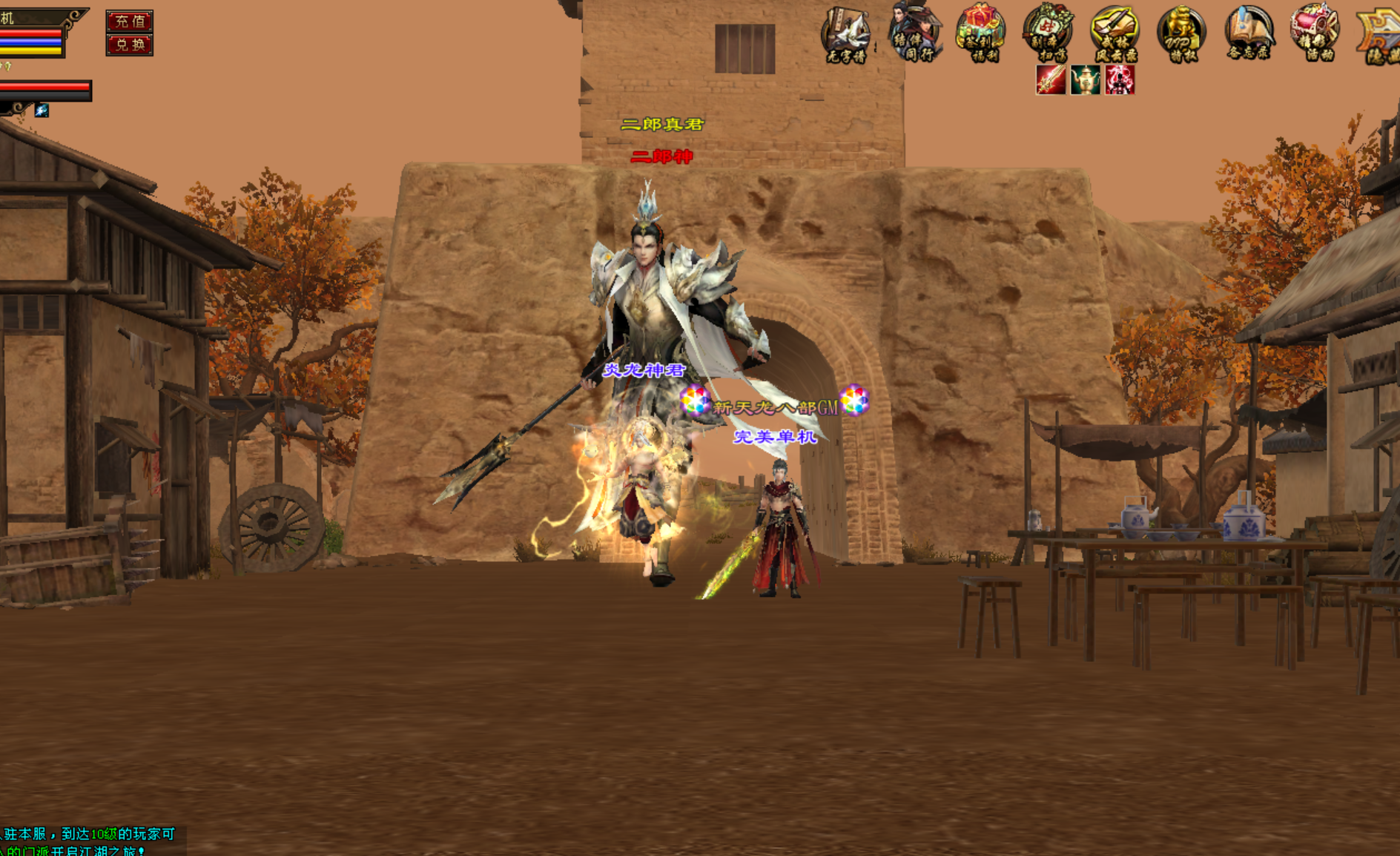Viewport: 1400px width, 856px height.
Task: Click the red figure buff icon
Action: pyautogui.click(x=1120, y=80)
